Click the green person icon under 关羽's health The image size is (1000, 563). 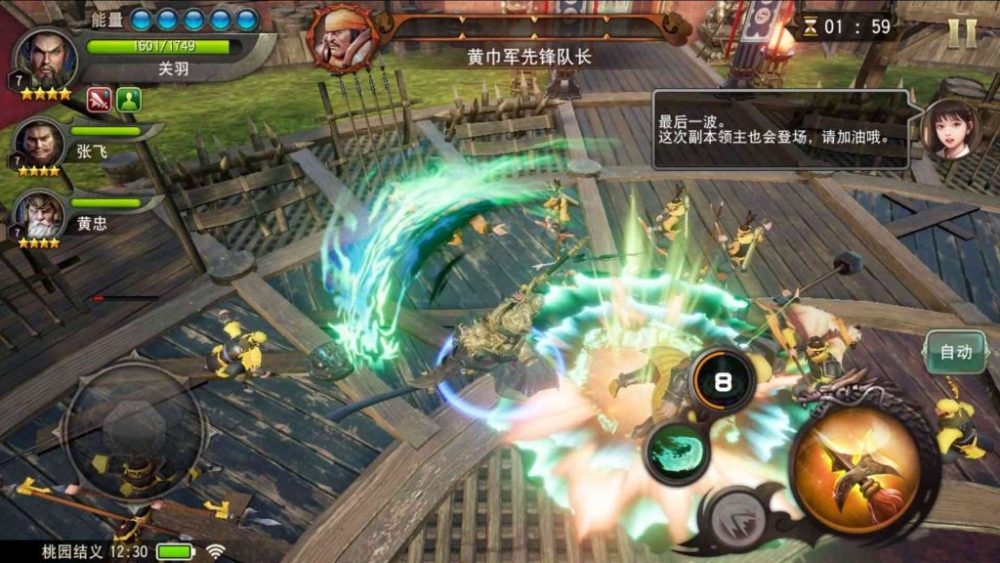[x=129, y=98]
